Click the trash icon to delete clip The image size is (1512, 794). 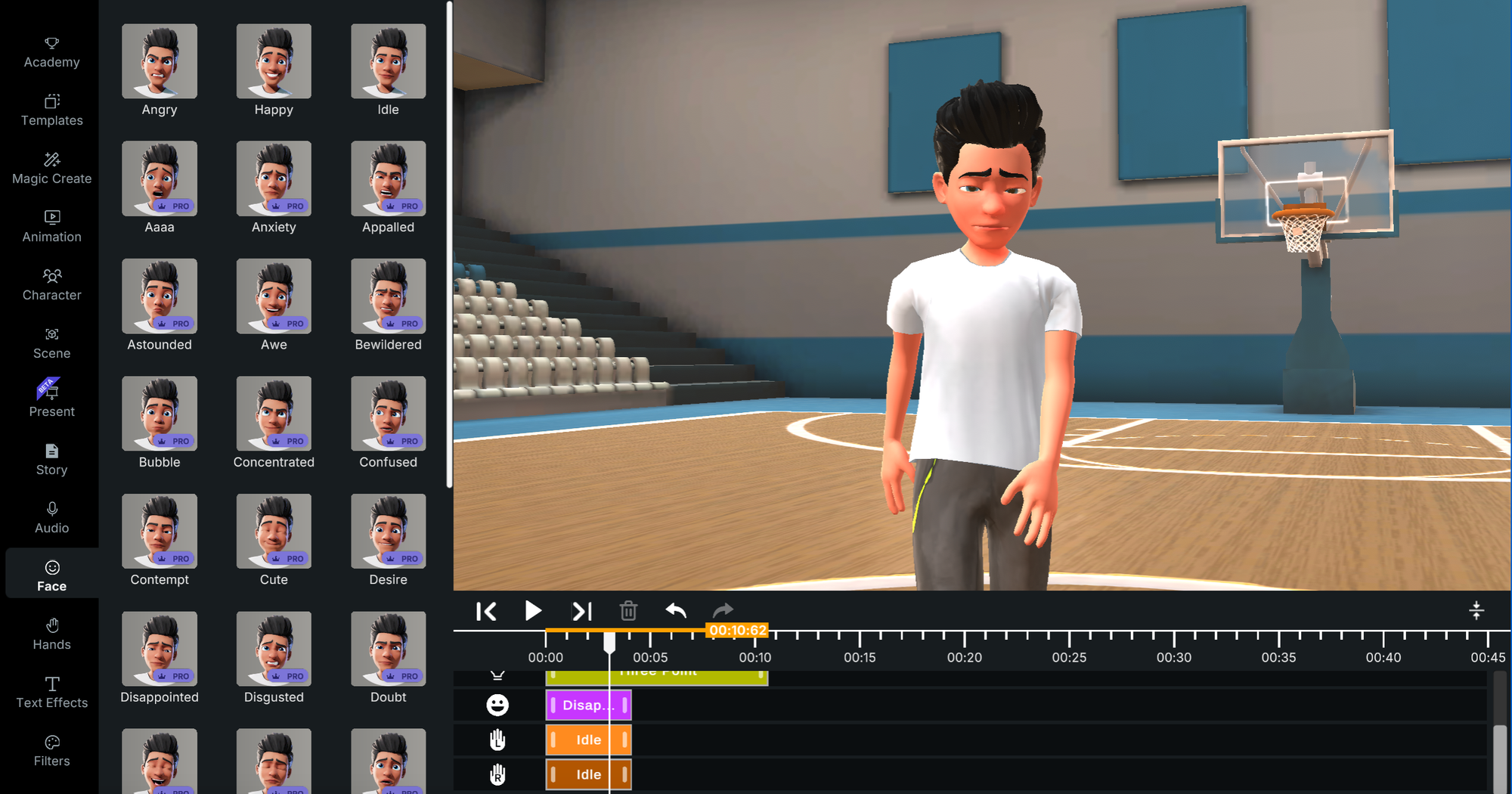(628, 611)
